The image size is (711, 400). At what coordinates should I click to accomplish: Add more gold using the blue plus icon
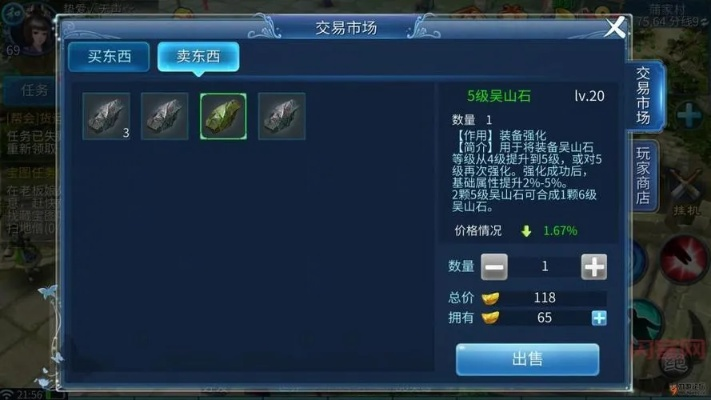point(599,318)
